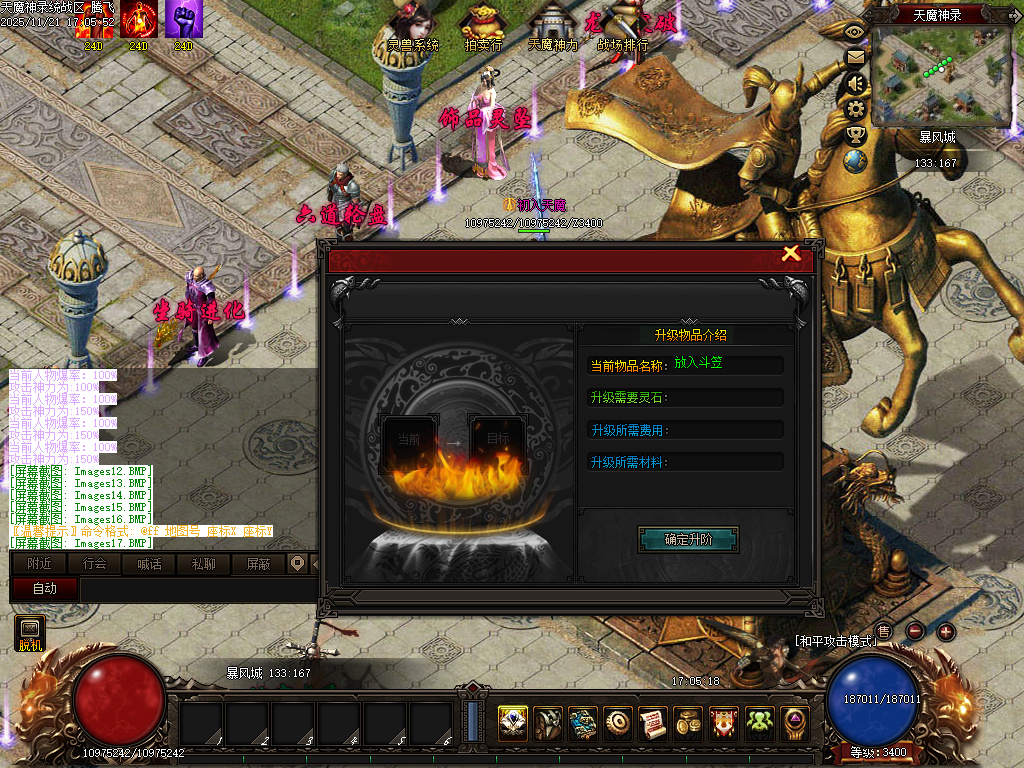Image resolution: width=1024 pixels, height=768 pixels.
Task: Close the item upgrade window
Action: 791,253
